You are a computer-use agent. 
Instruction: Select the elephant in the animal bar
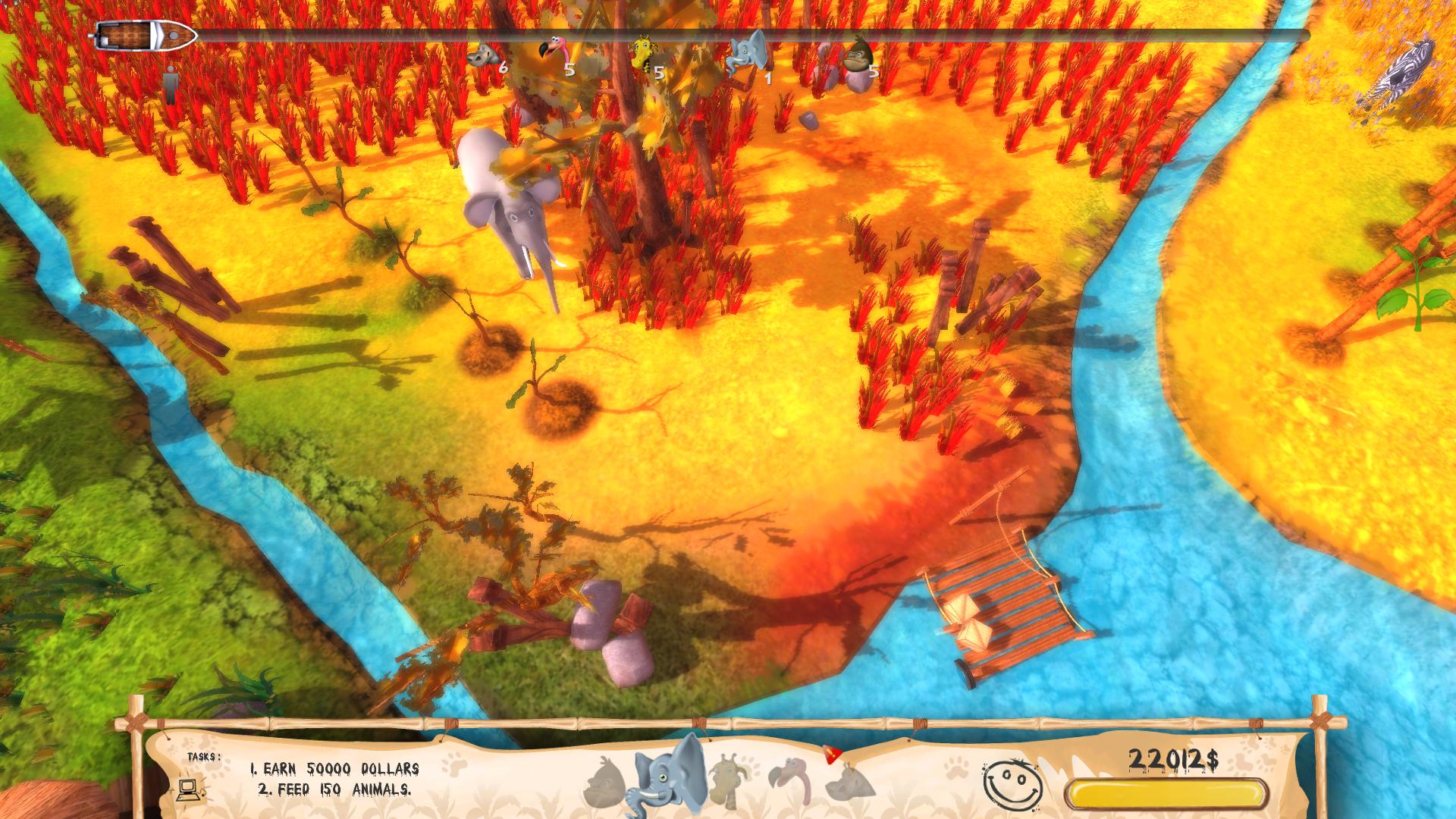click(x=671, y=773)
